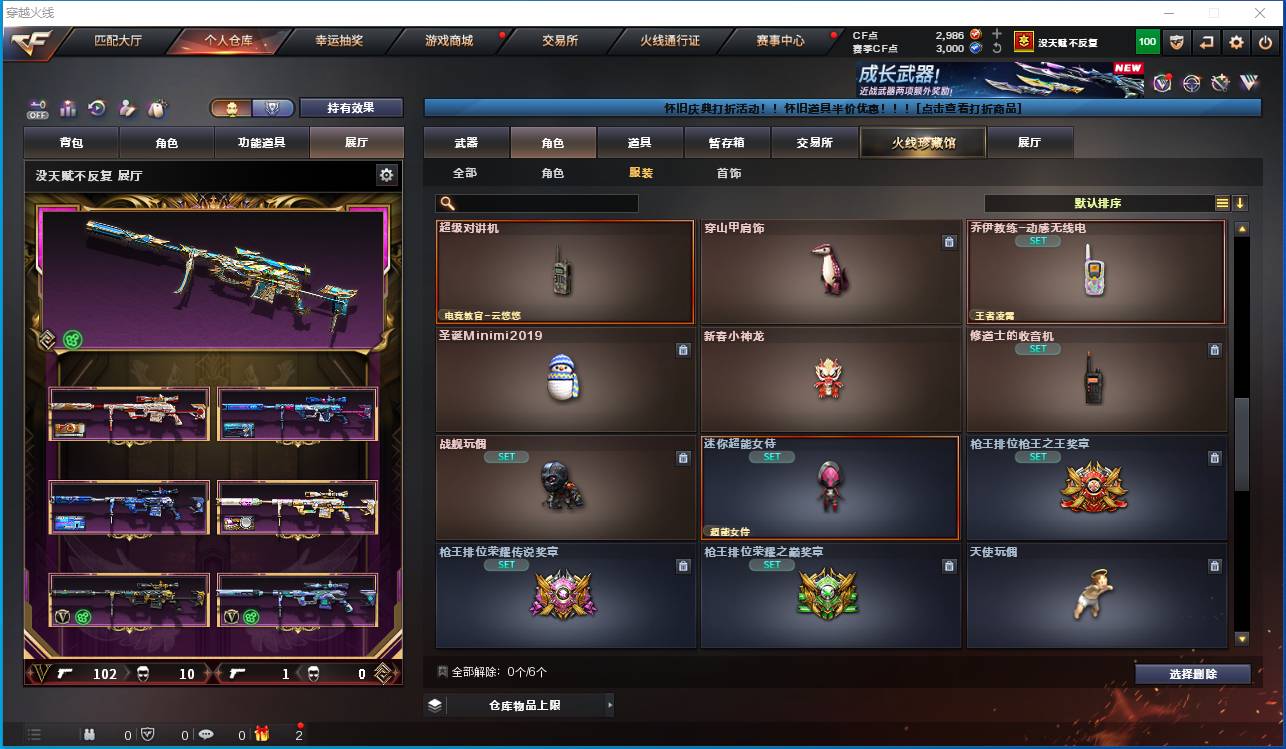
Task: Open the 幸运抽奖 menu item
Action: coord(337,42)
